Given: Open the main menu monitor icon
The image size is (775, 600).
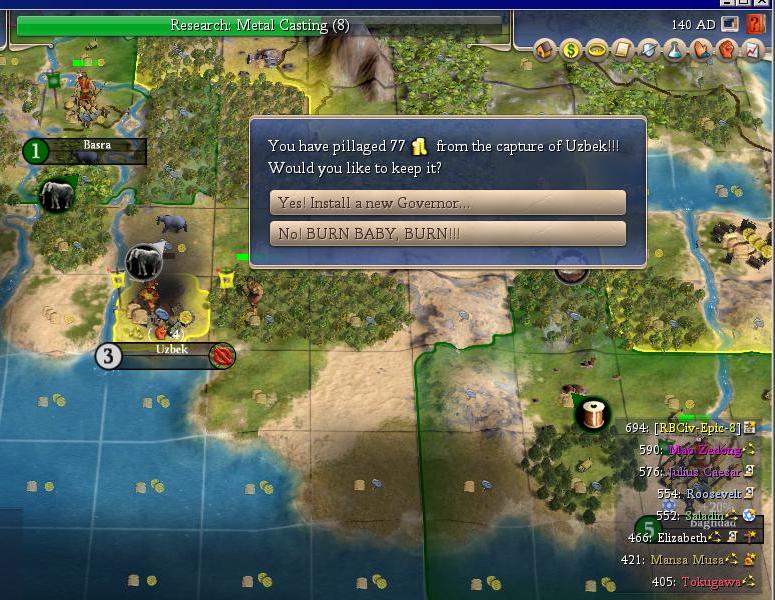Looking at the screenshot, I should (730, 24).
